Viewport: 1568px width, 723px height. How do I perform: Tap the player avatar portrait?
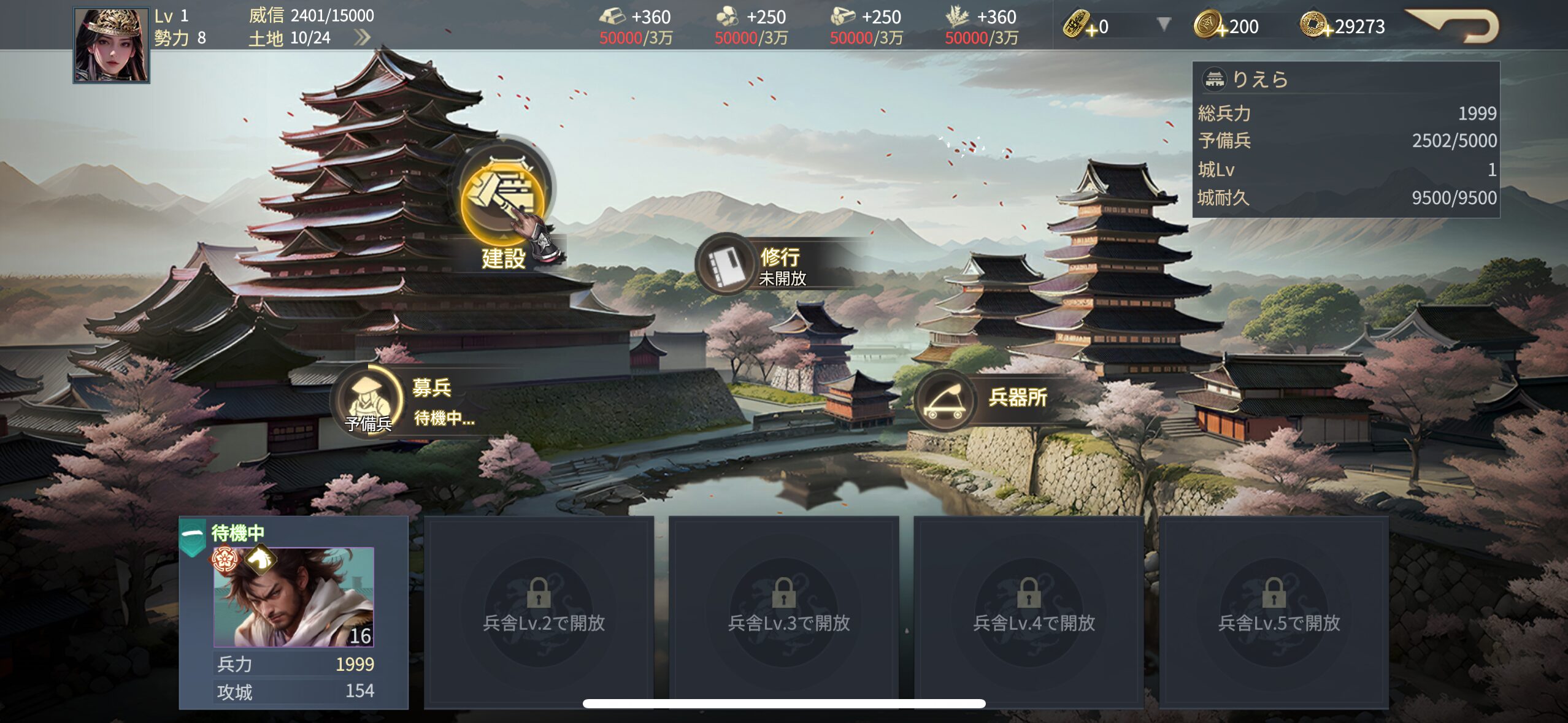click(111, 45)
